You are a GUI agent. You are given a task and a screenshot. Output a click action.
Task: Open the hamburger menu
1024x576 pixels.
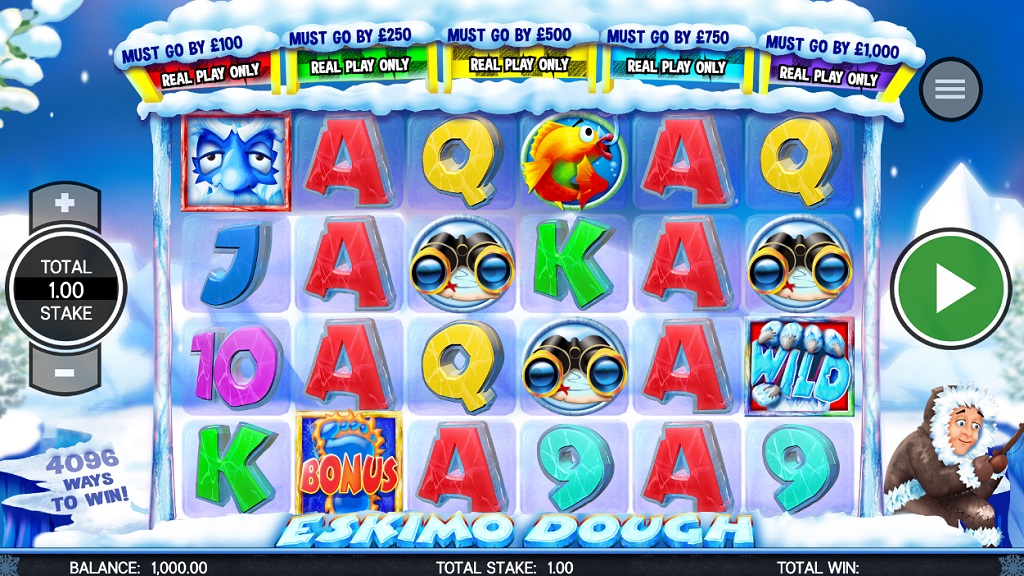[x=950, y=89]
